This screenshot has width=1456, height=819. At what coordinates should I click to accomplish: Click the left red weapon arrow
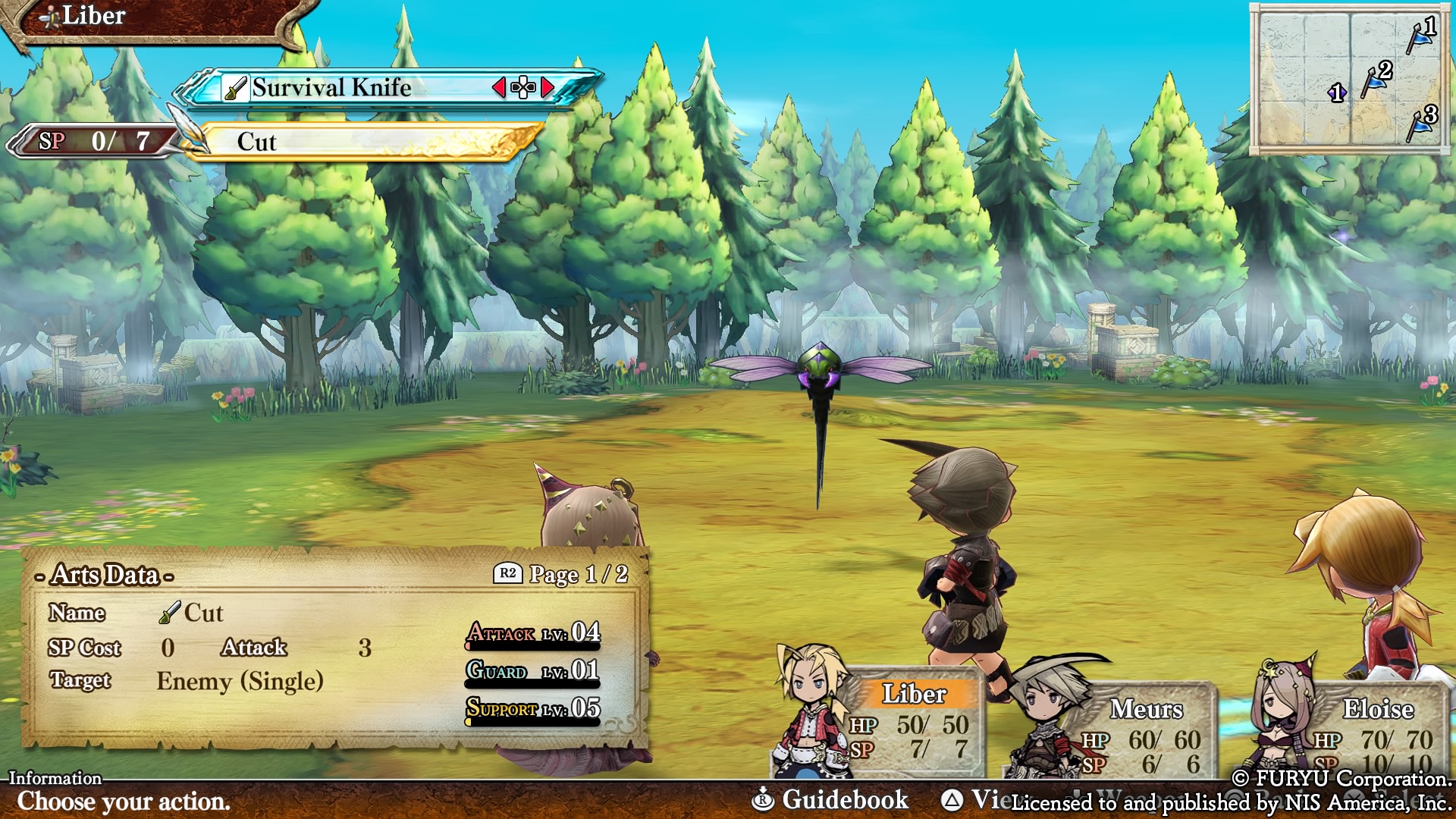pyautogui.click(x=499, y=88)
